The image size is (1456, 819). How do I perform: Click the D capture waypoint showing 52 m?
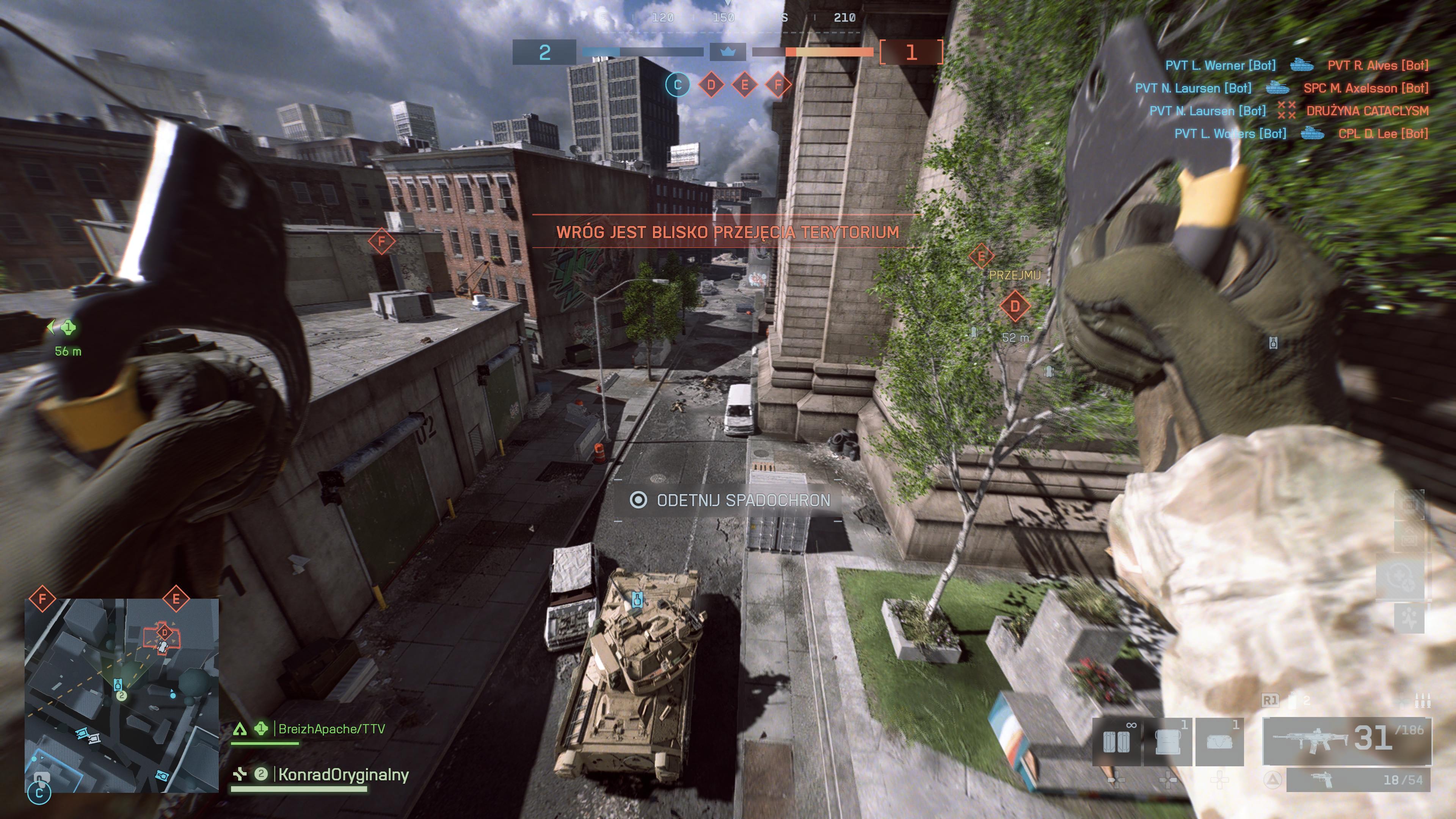(1015, 306)
